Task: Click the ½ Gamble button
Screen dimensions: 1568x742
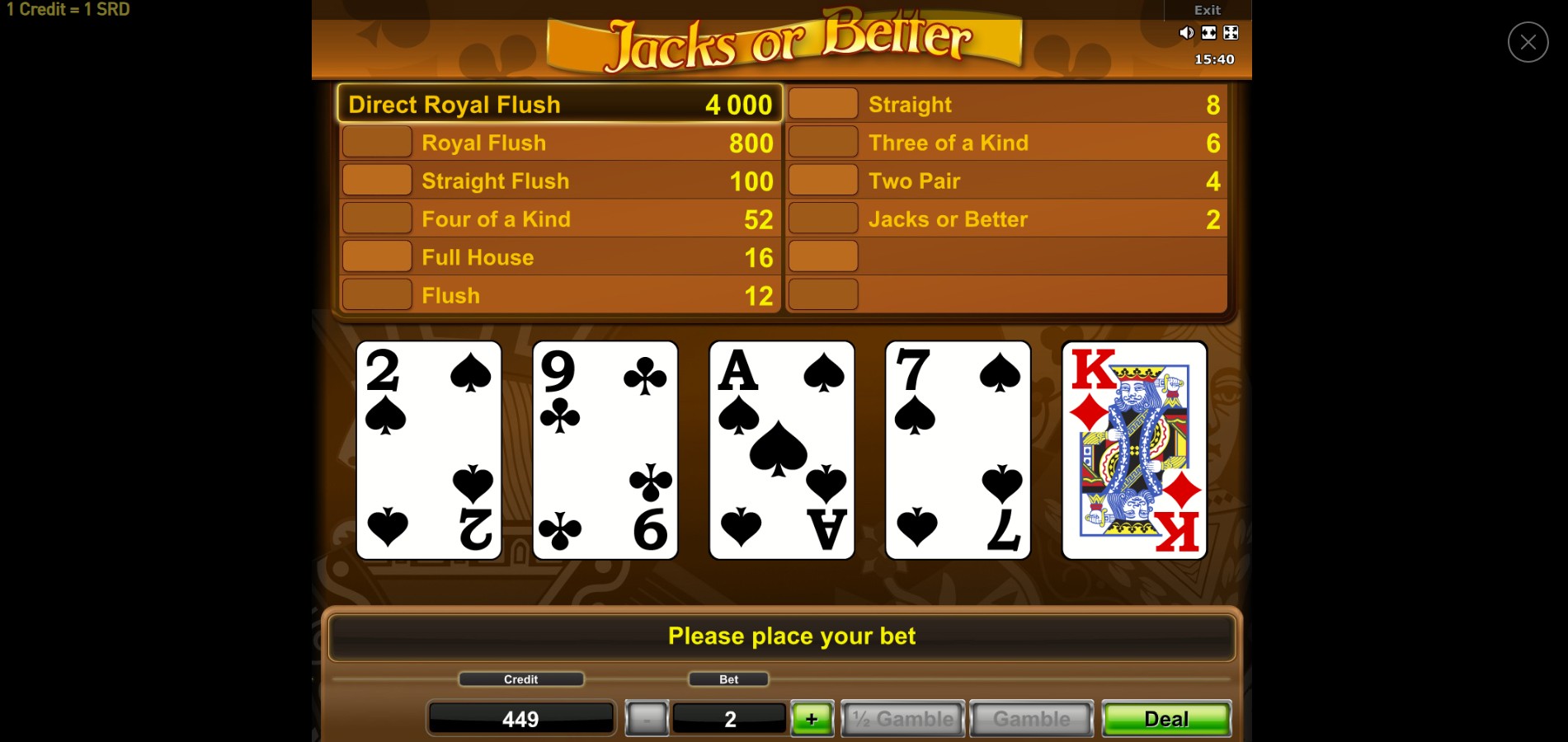Action: pyautogui.click(x=902, y=718)
